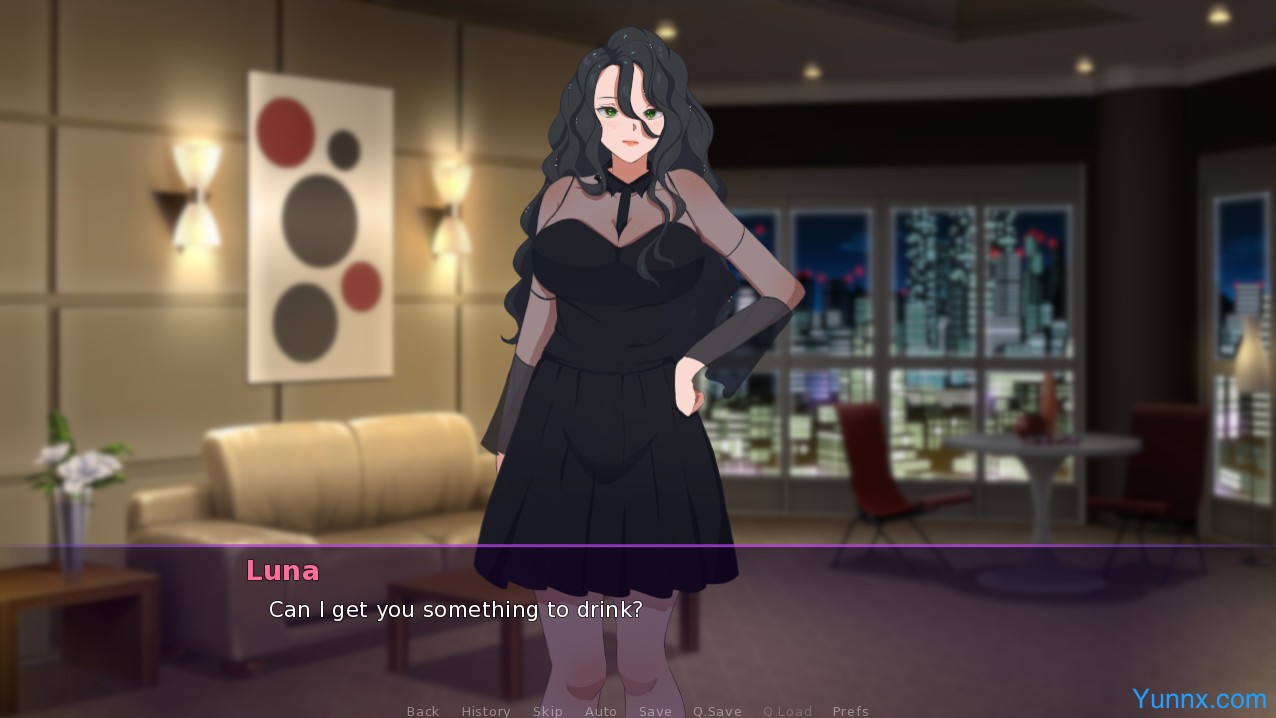Go back to the previous line

[x=423, y=711]
